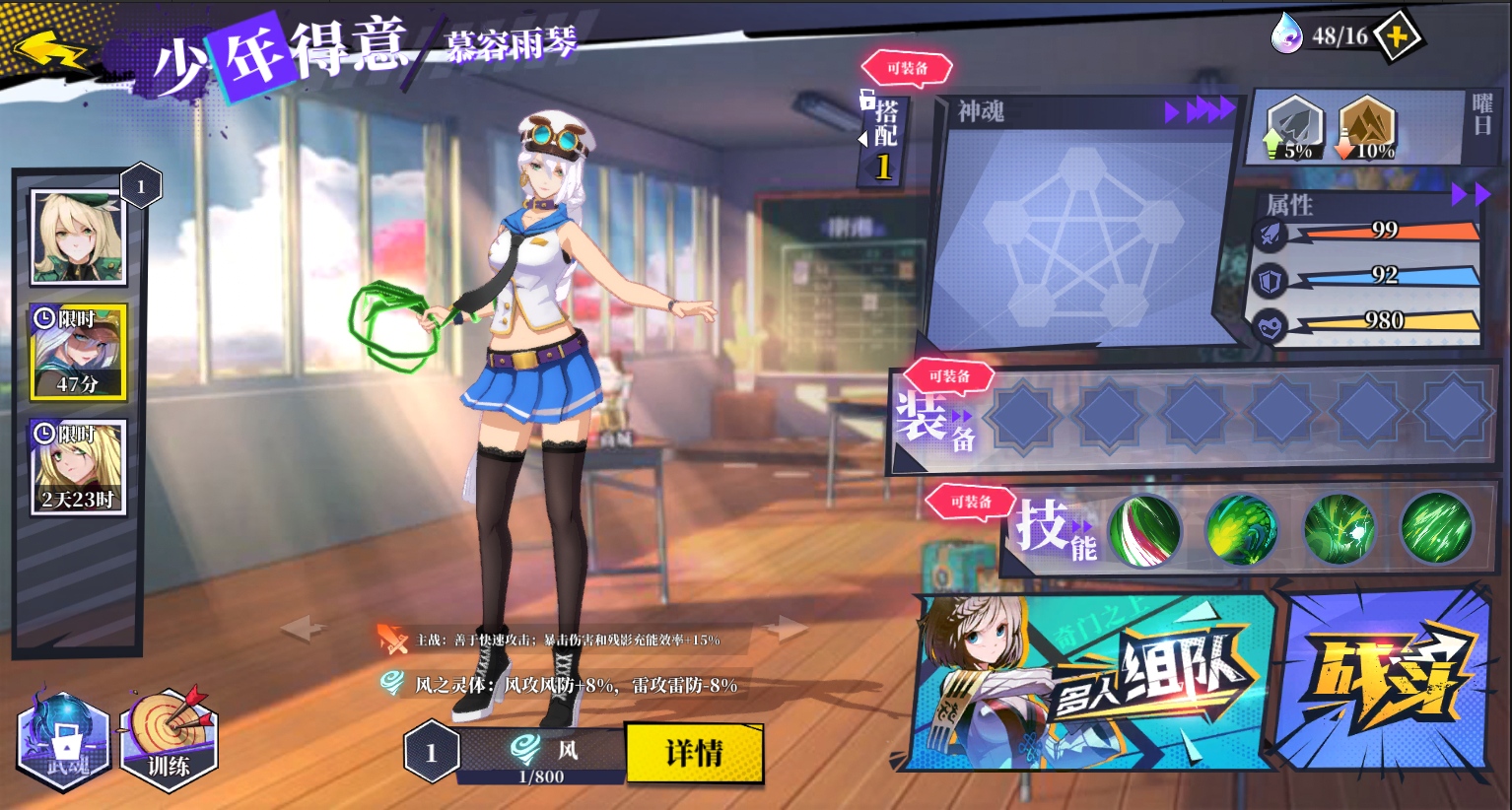Expand the 属性 attributes panel
The height and width of the screenshot is (810, 1512).
[x=1470, y=196]
